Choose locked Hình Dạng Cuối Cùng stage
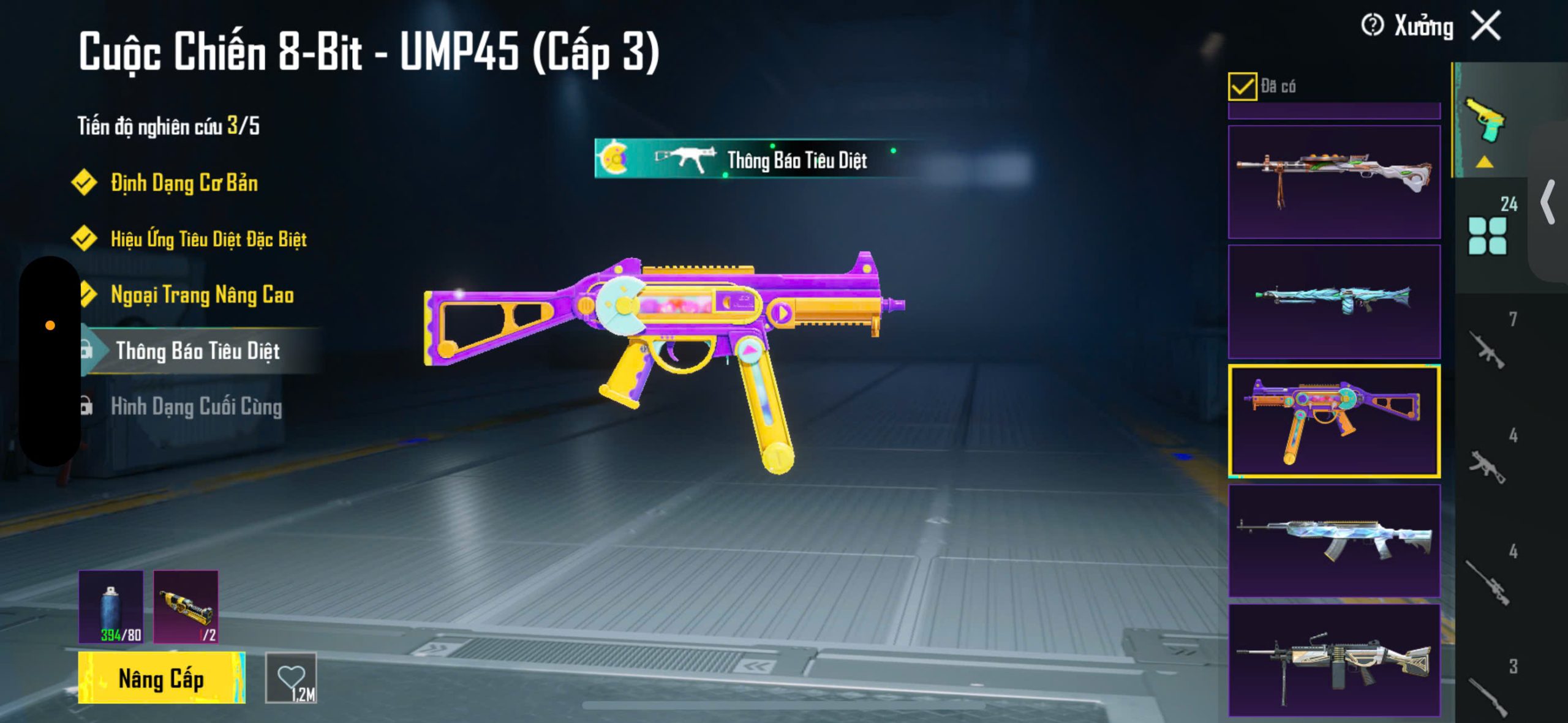 coord(196,406)
